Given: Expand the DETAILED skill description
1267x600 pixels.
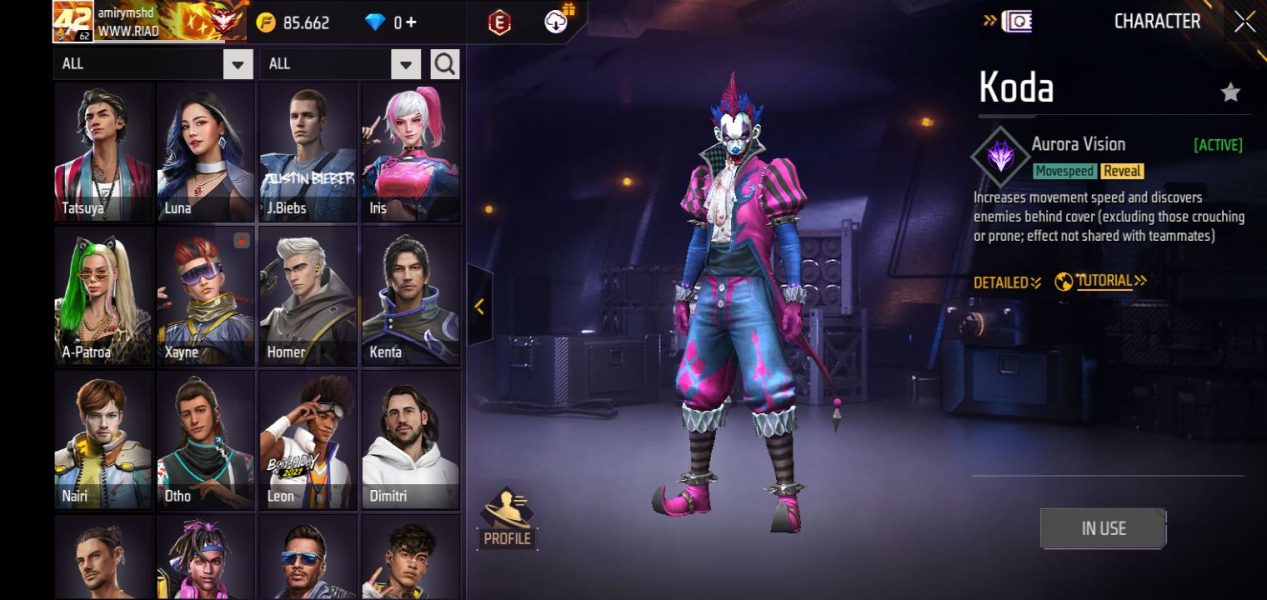Looking at the screenshot, I should pos(1007,283).
